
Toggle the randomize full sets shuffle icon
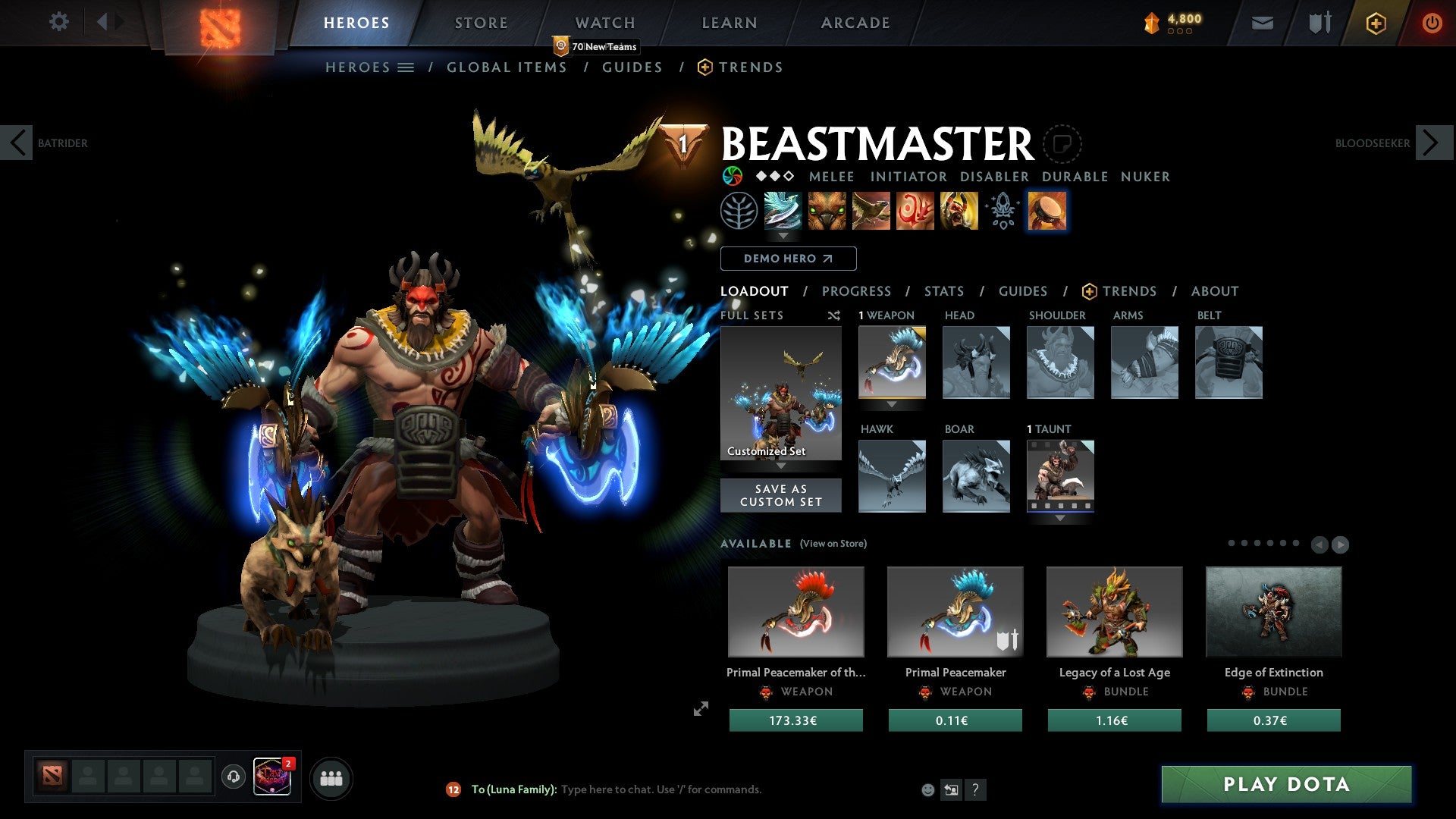[834, 315]
